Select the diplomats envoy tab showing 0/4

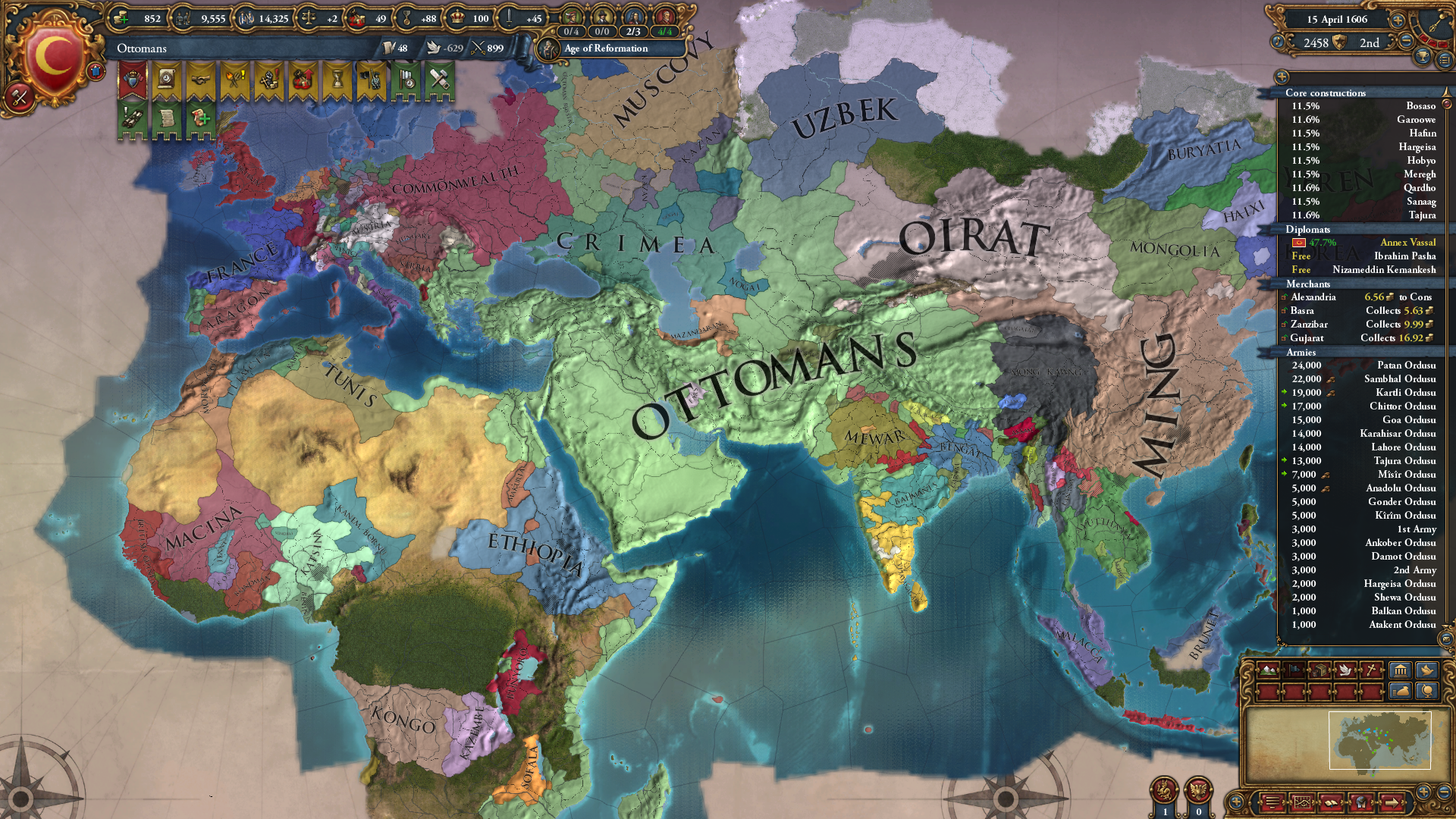coord(571,31)
